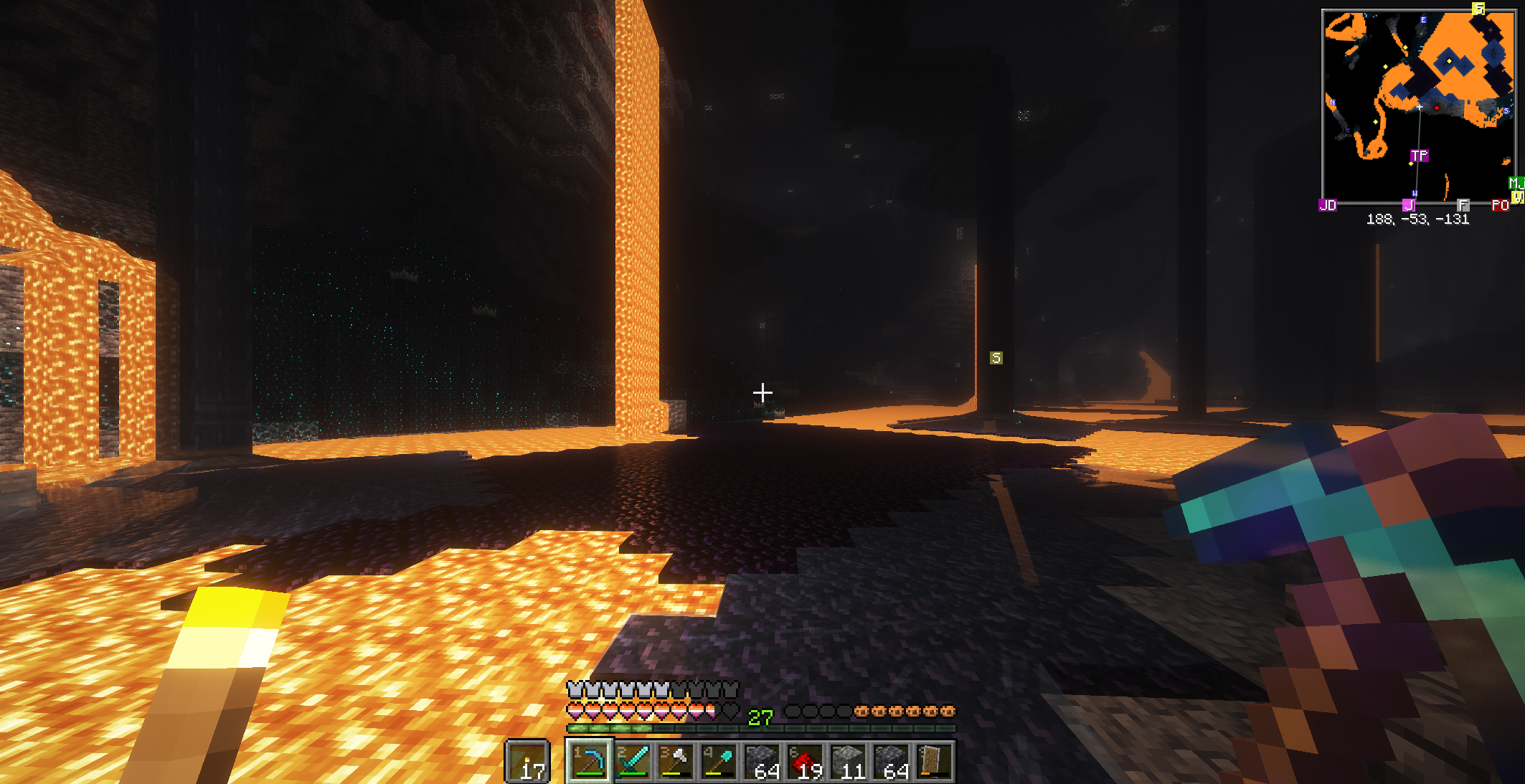The image size is (1525, 784).
Task: Click the offhand torch slot
Action: (x=528, y=761)
